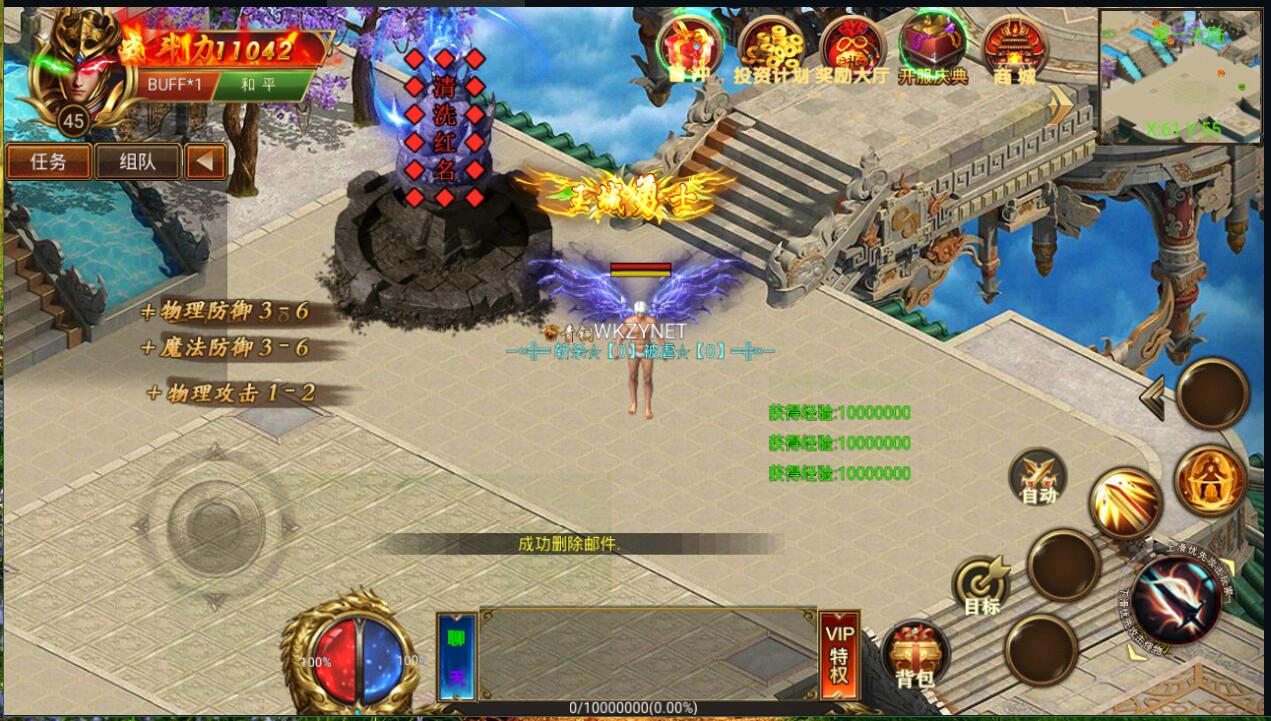Toggle 自动 auto-combat
The image size is (1271, 721).
1038,477
